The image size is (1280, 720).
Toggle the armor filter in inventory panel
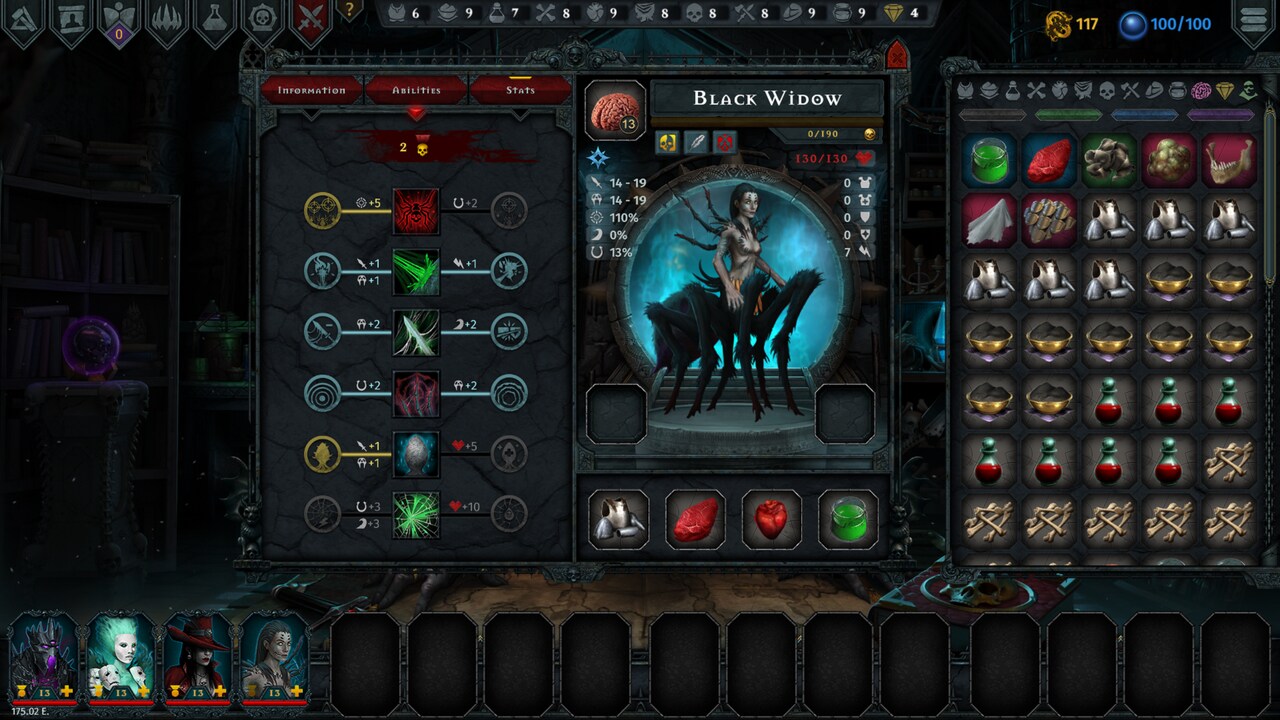click(x=965, y=92)
